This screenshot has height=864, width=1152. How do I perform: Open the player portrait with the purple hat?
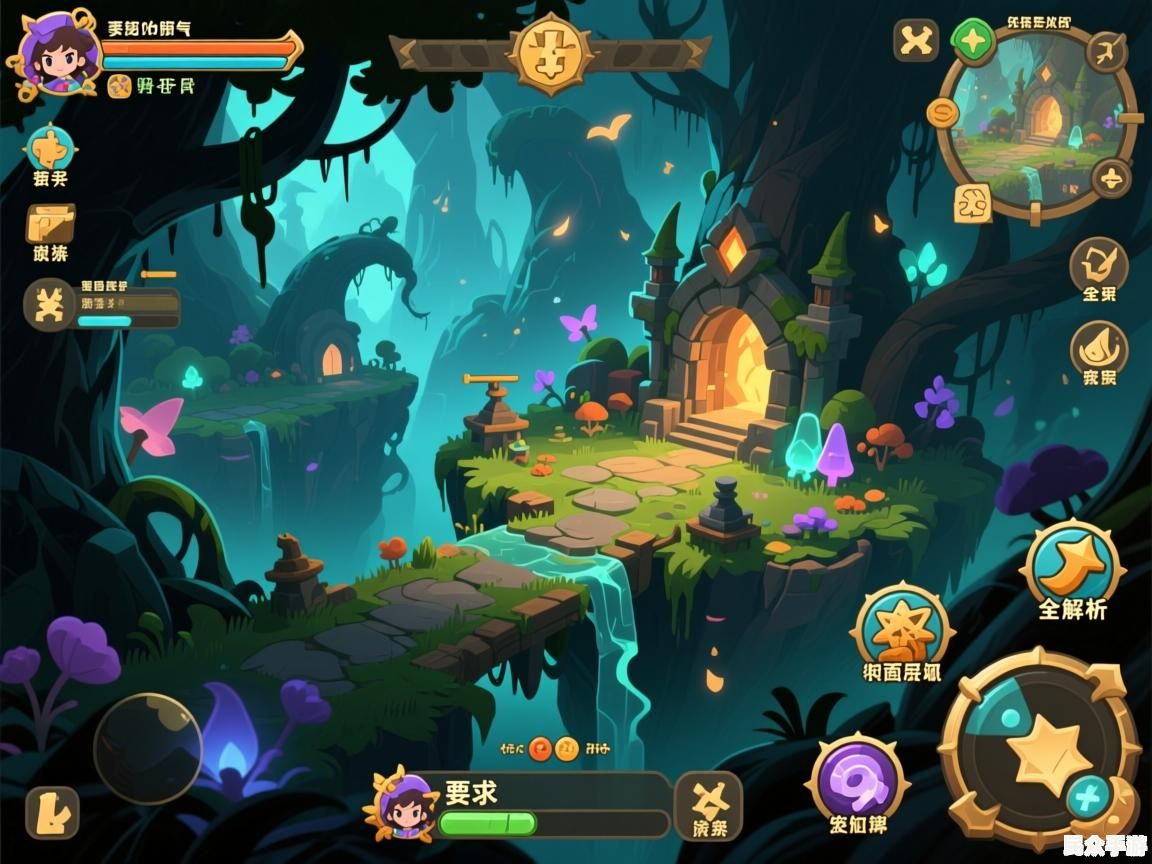(57, 54)
